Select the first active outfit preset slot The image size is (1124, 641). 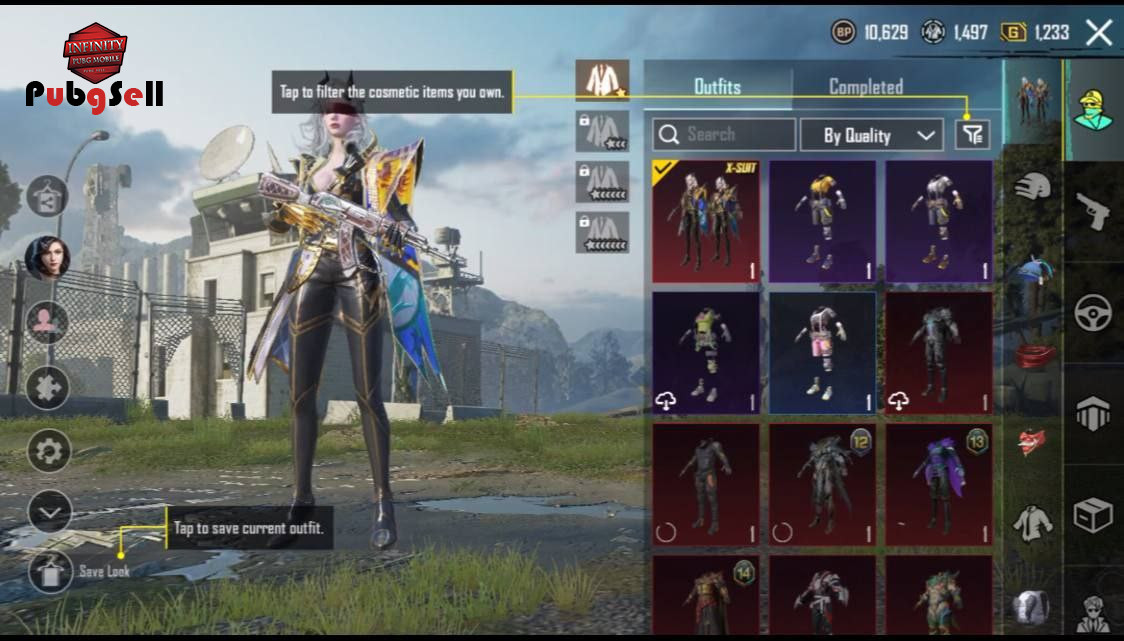point(602,80)
